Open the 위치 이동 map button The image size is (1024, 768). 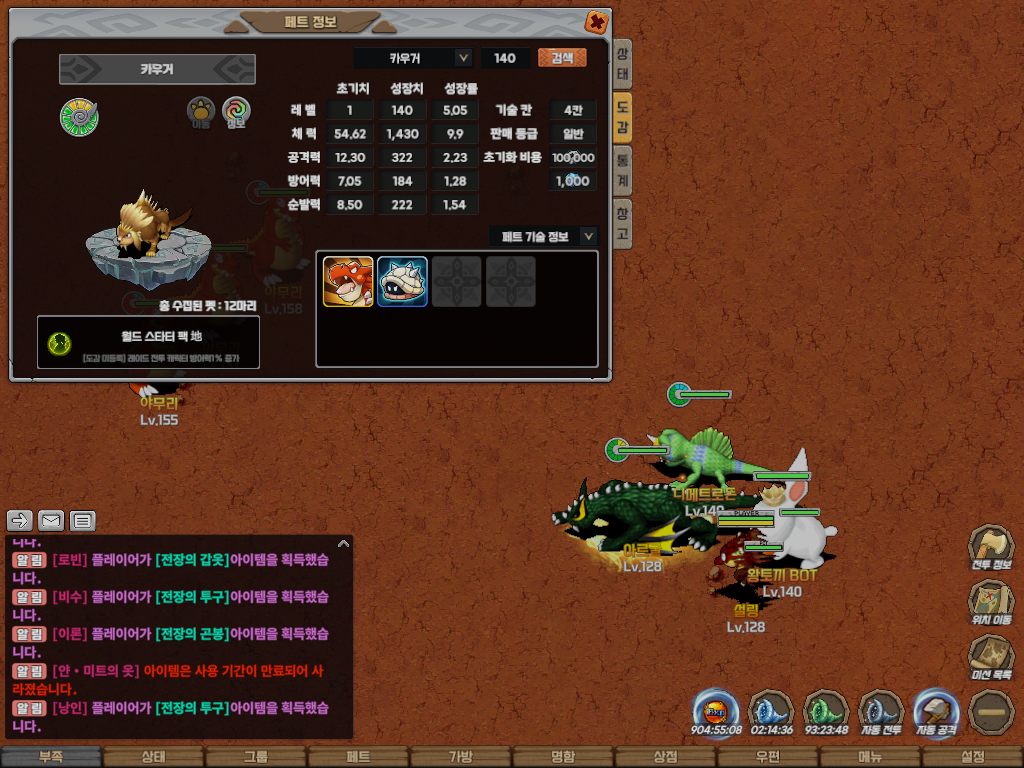(991, 604)
